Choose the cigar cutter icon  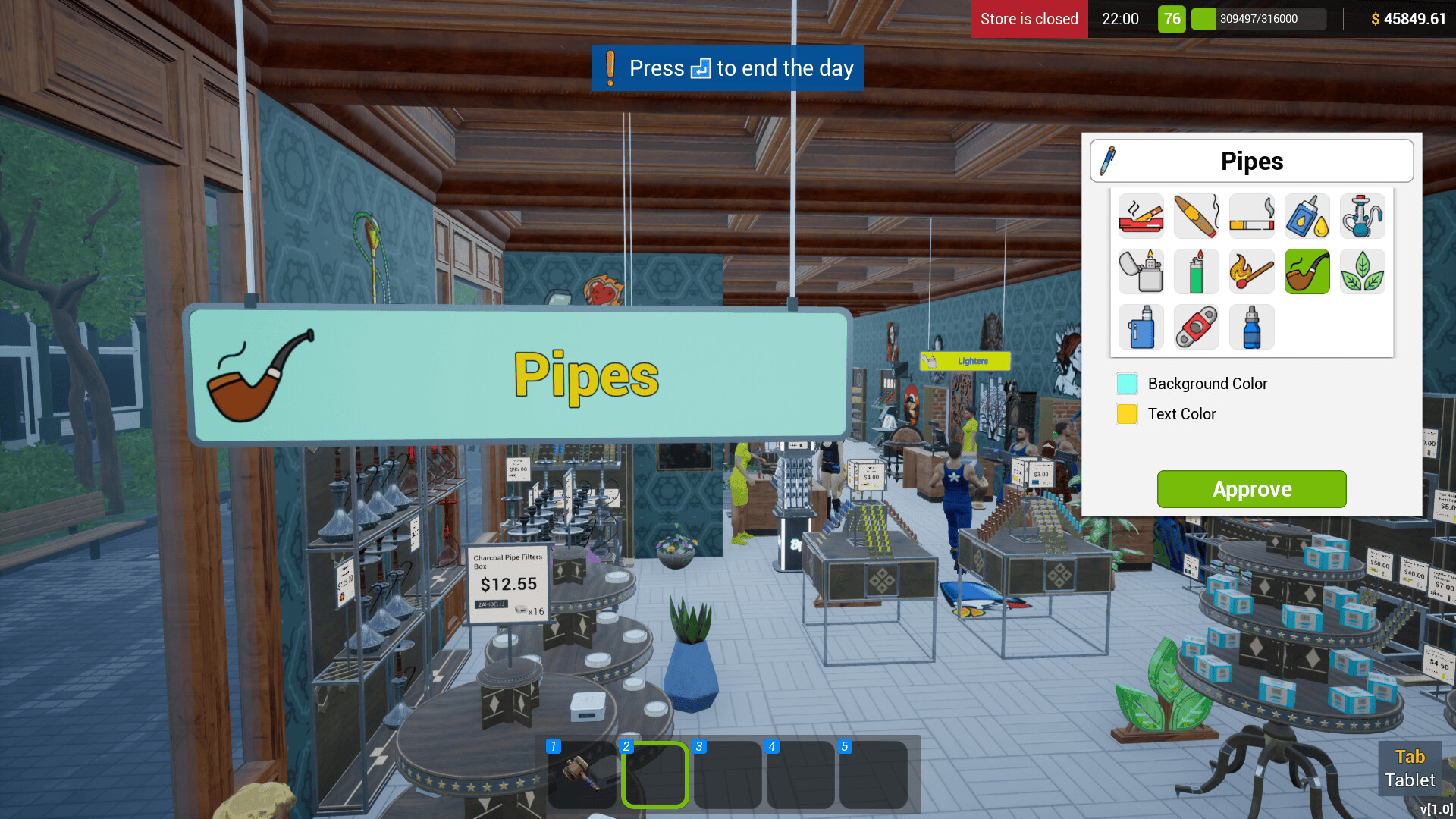coord(1196,327)
